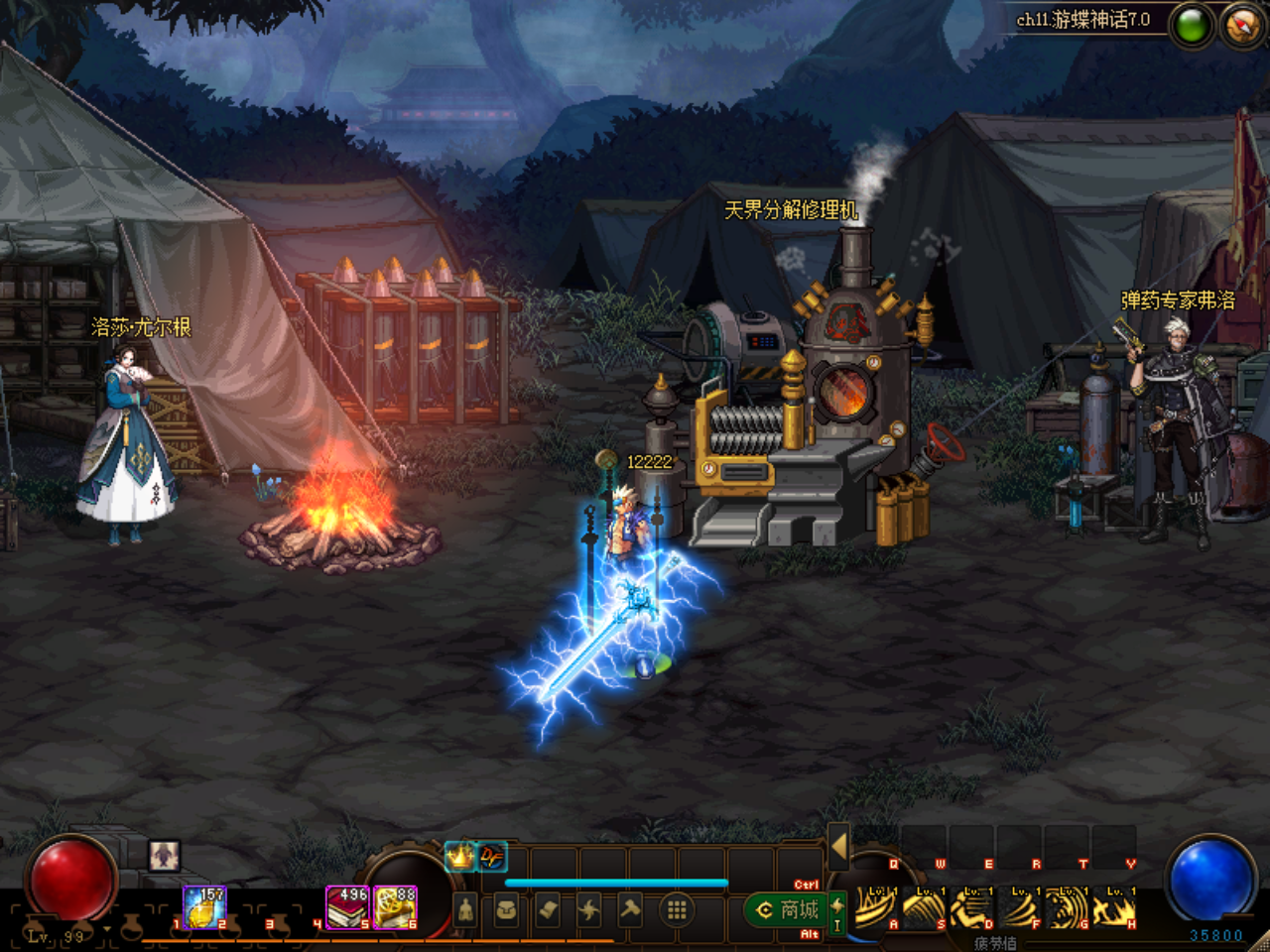
Task: Open the hammer menu button
Action: (x=631, y=909)
